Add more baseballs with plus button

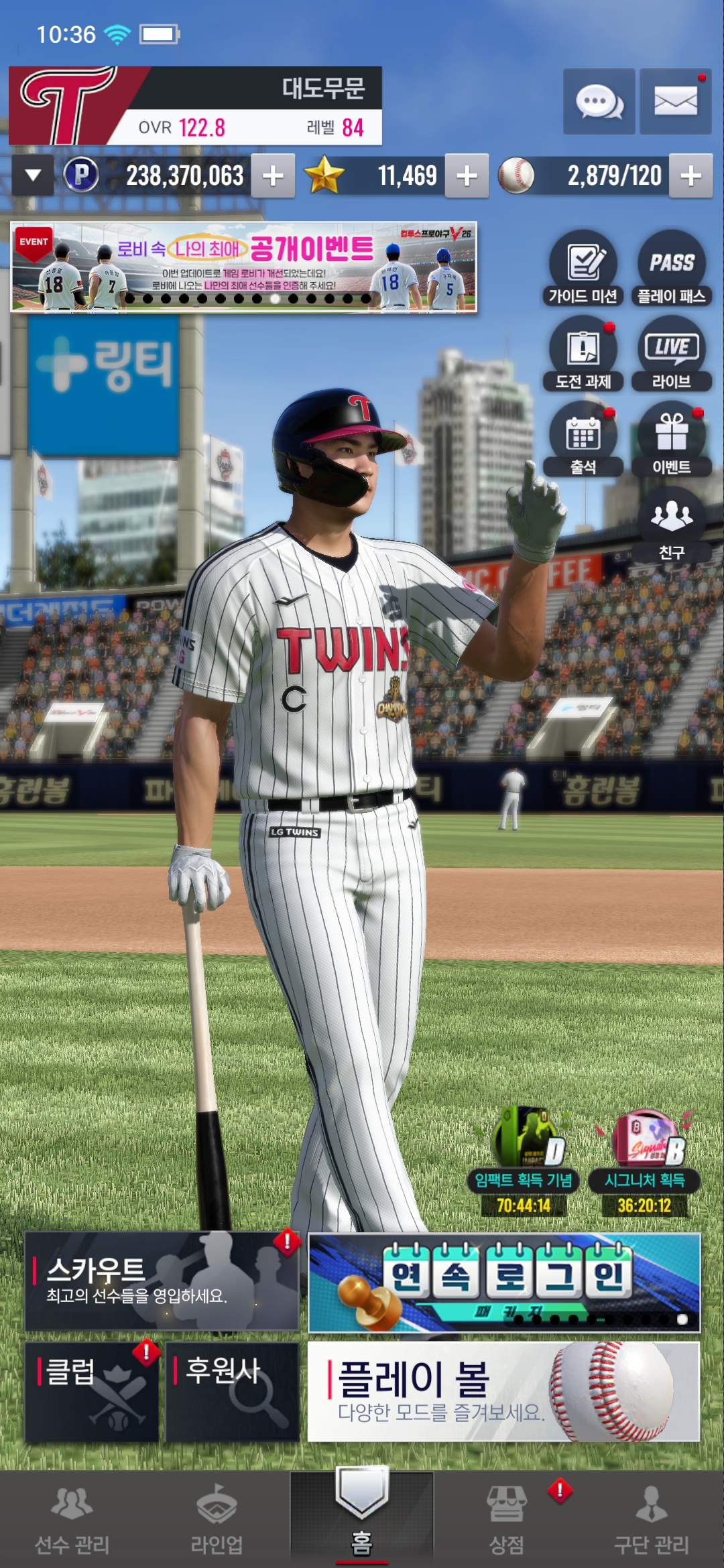click(690, 176)
